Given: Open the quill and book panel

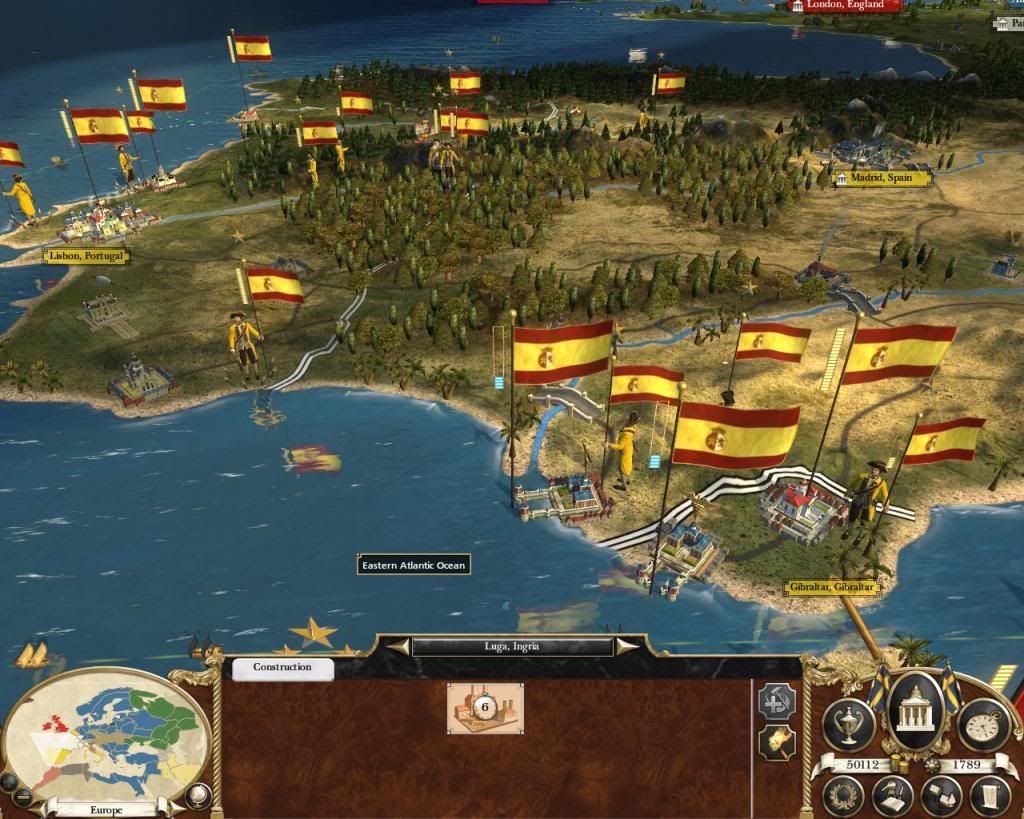Looking at the screenshot, I should click(x=892, y=796).
